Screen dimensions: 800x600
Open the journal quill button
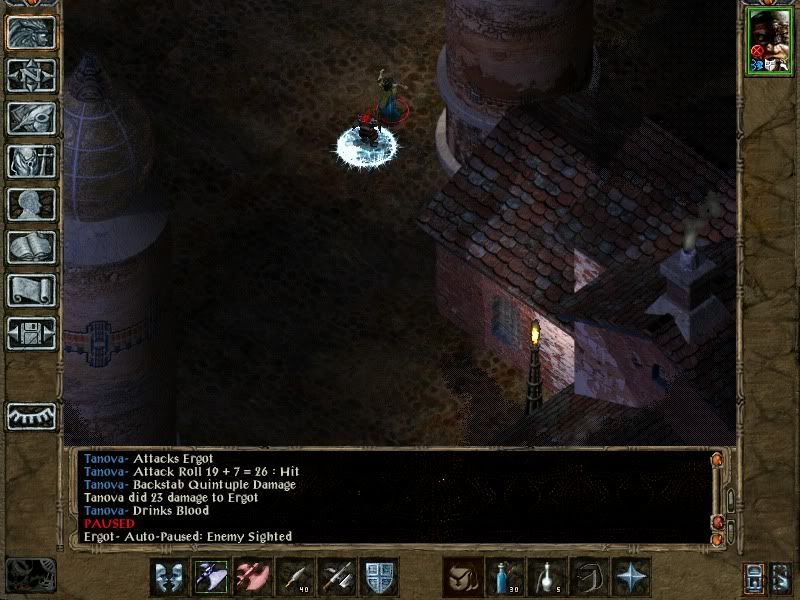(32, 118)
